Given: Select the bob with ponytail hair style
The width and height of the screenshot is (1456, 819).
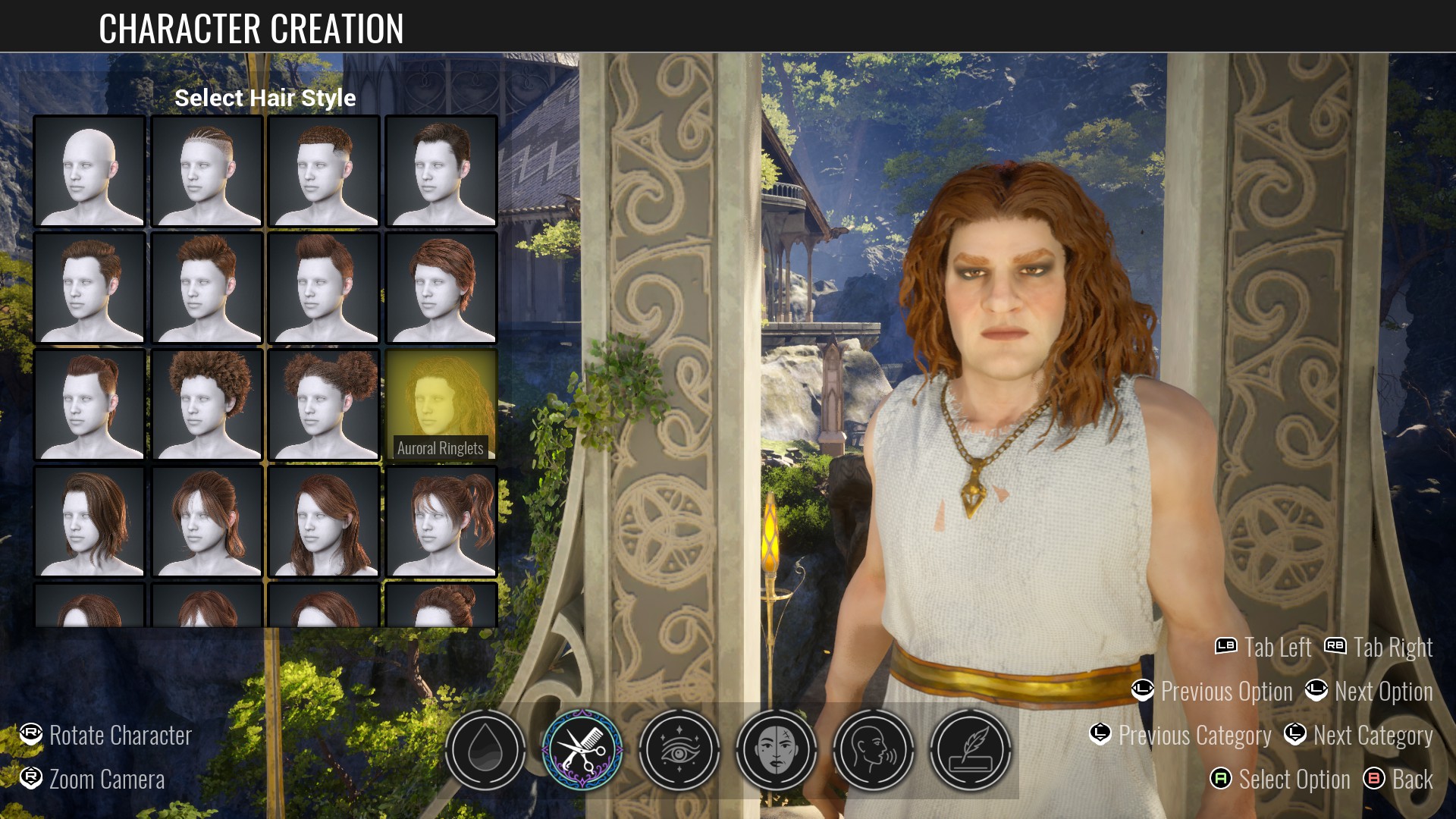Looking at the screenshot, I should pyautogui.click(x=207, y=522).
